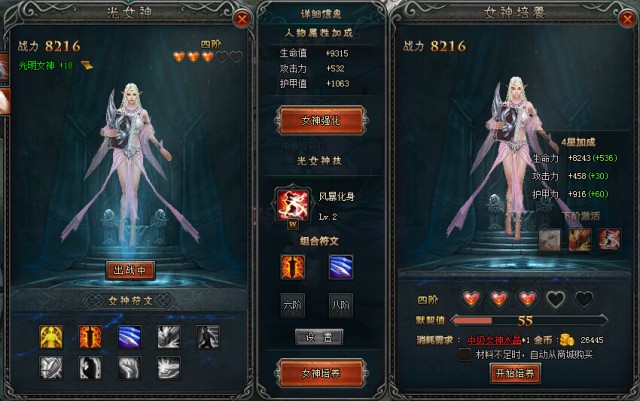Select the golden figure goddess rune
The width and height of the screenshot is (640, 401).
[52, 337]
